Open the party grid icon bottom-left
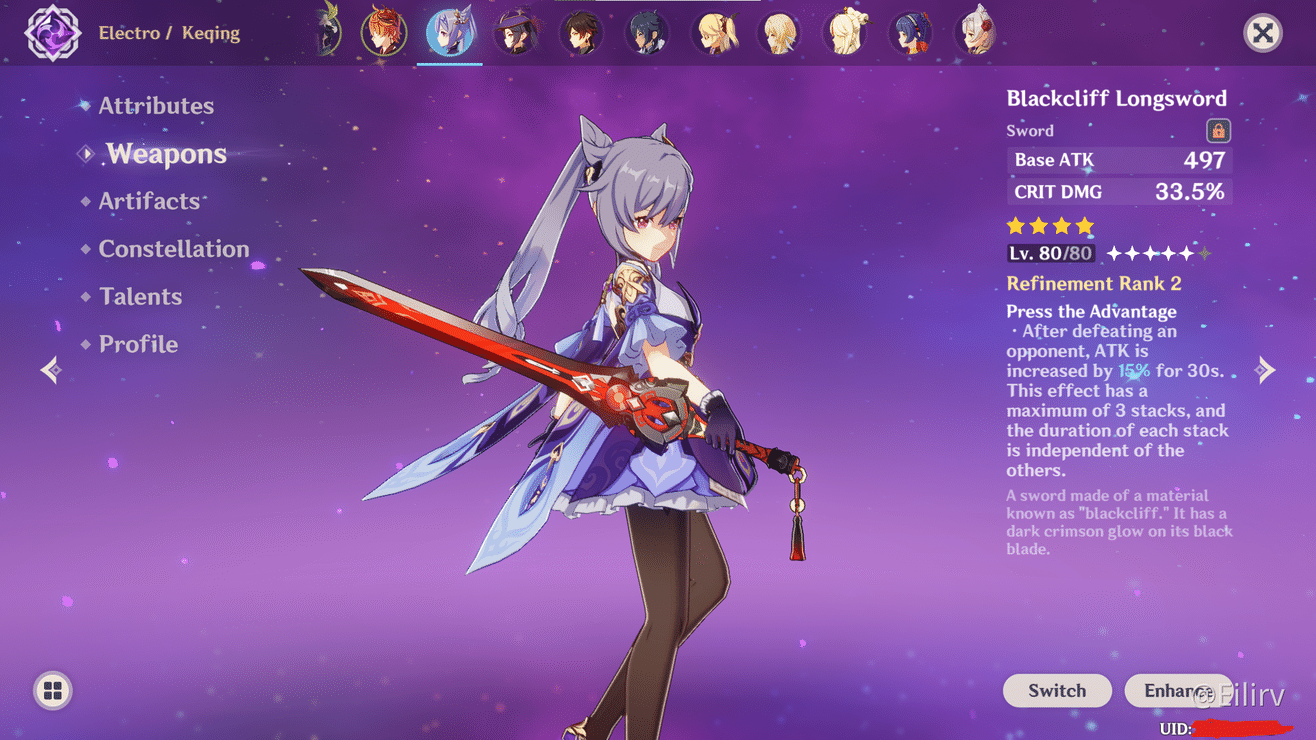This screenshot has height=740, width=1316. [x=52, y=690]
